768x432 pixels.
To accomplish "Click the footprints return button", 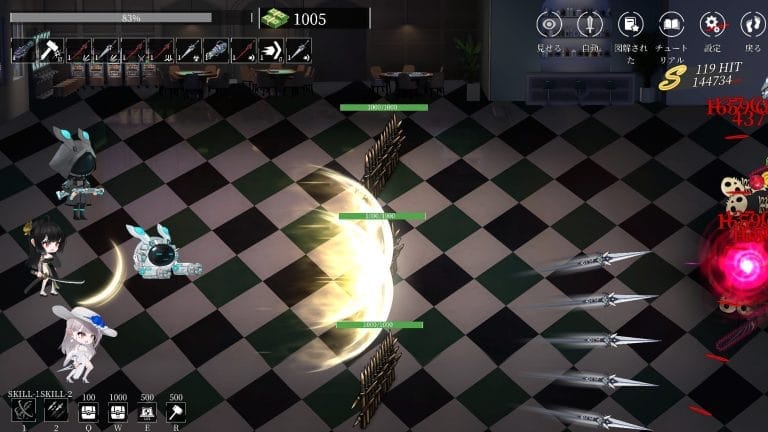I will [x=752, y=24].
